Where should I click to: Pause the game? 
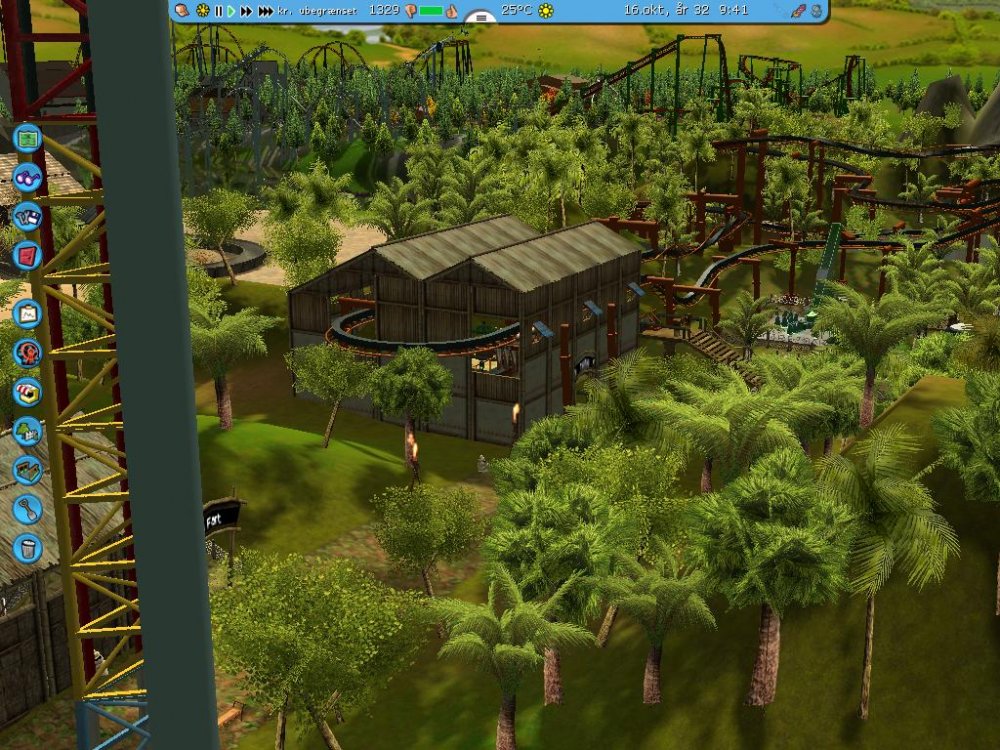(219, 10)
